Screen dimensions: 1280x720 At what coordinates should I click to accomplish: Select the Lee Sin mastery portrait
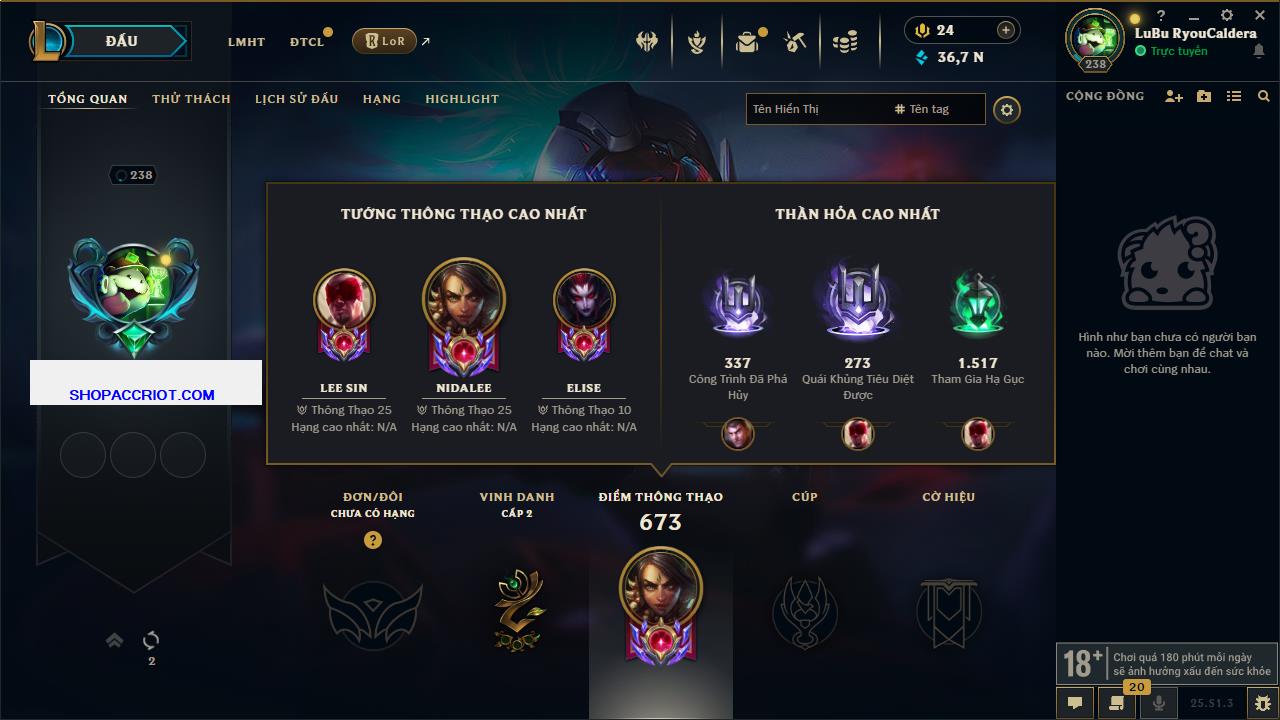[344, 299]
